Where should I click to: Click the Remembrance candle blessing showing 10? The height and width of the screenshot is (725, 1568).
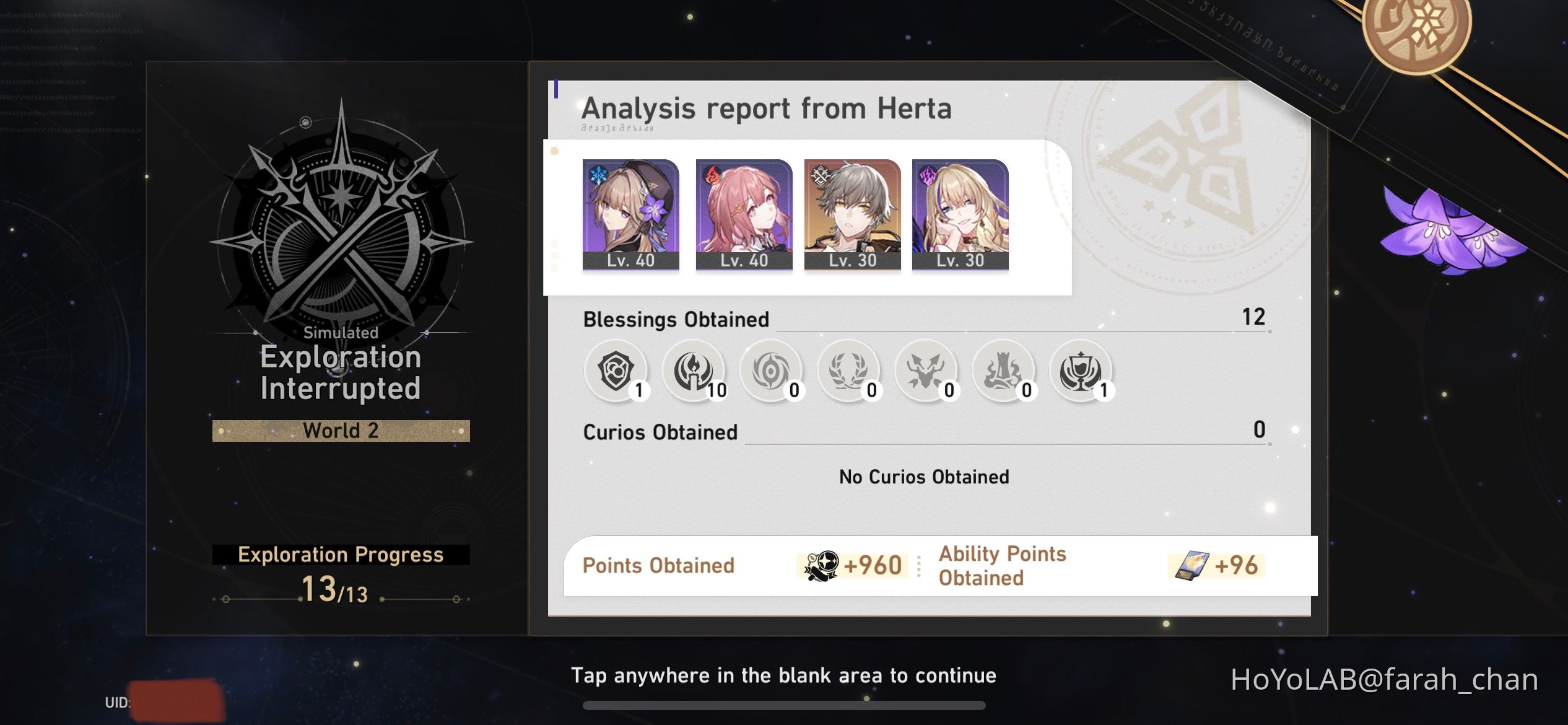[693, 372]
